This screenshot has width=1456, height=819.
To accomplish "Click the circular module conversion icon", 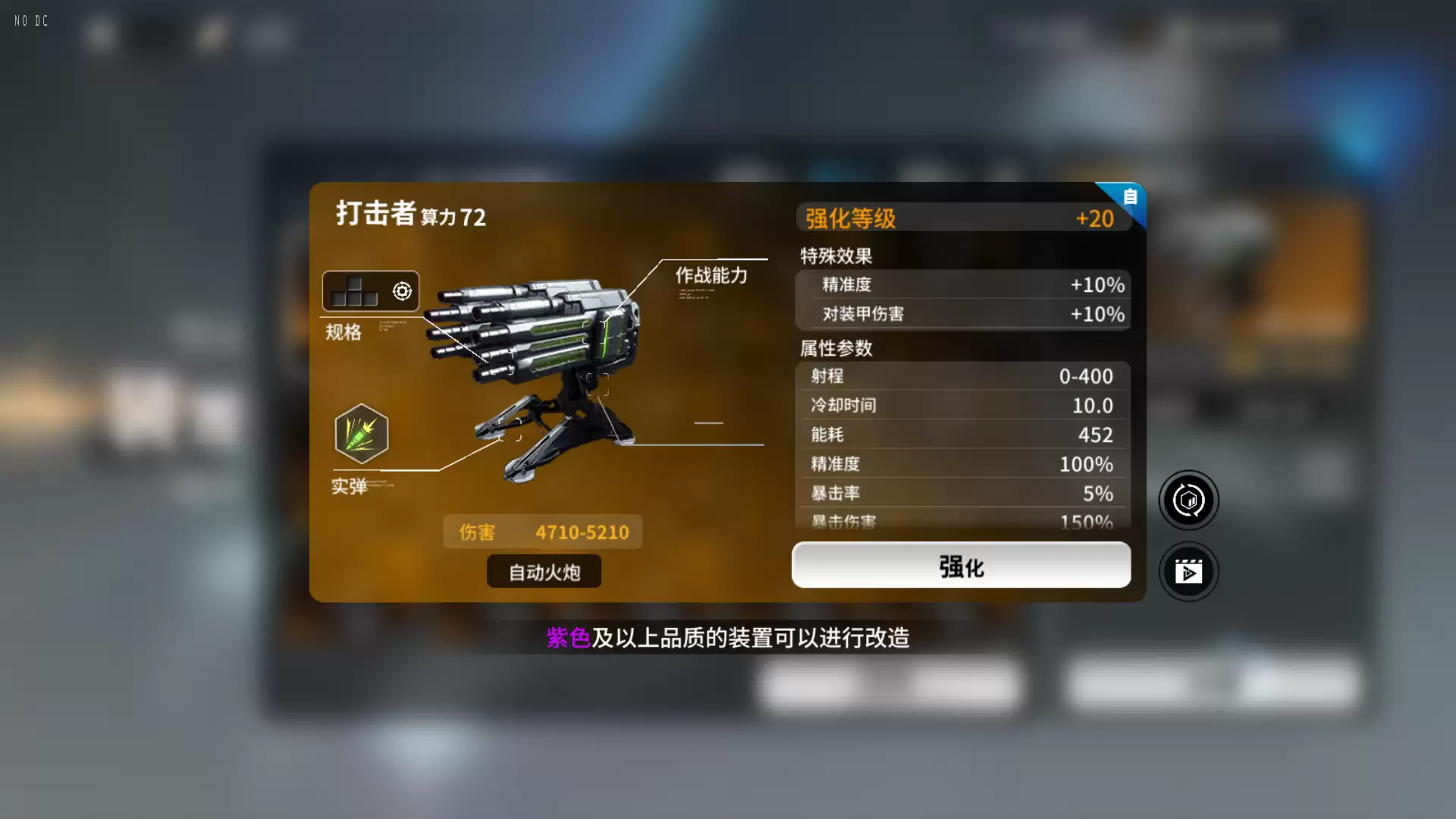I will pyautogui.click(x=1188, y=500).
